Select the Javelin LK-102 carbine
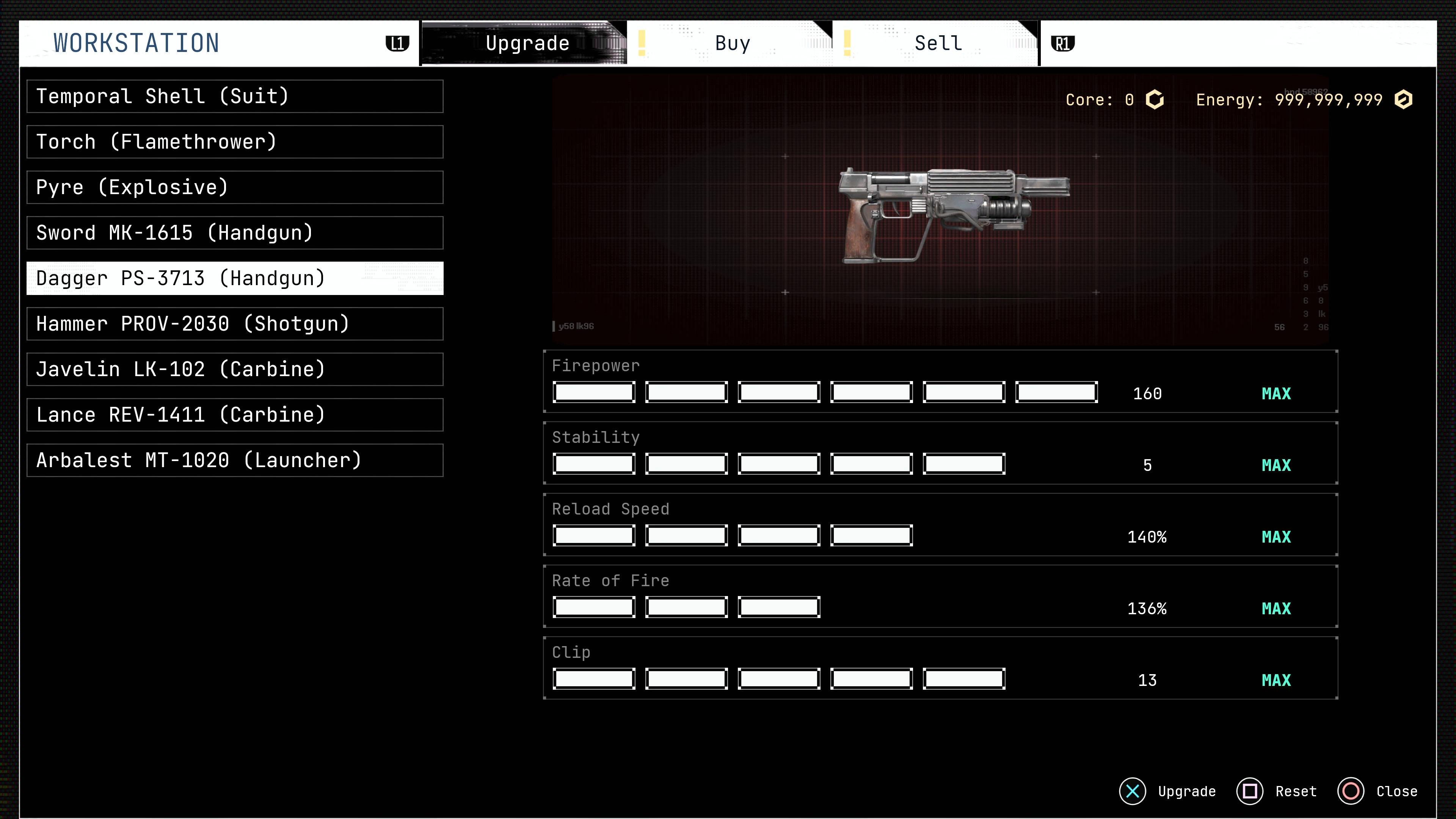The height and width of the screenshot is (819, 1456). tap(235, 370)
